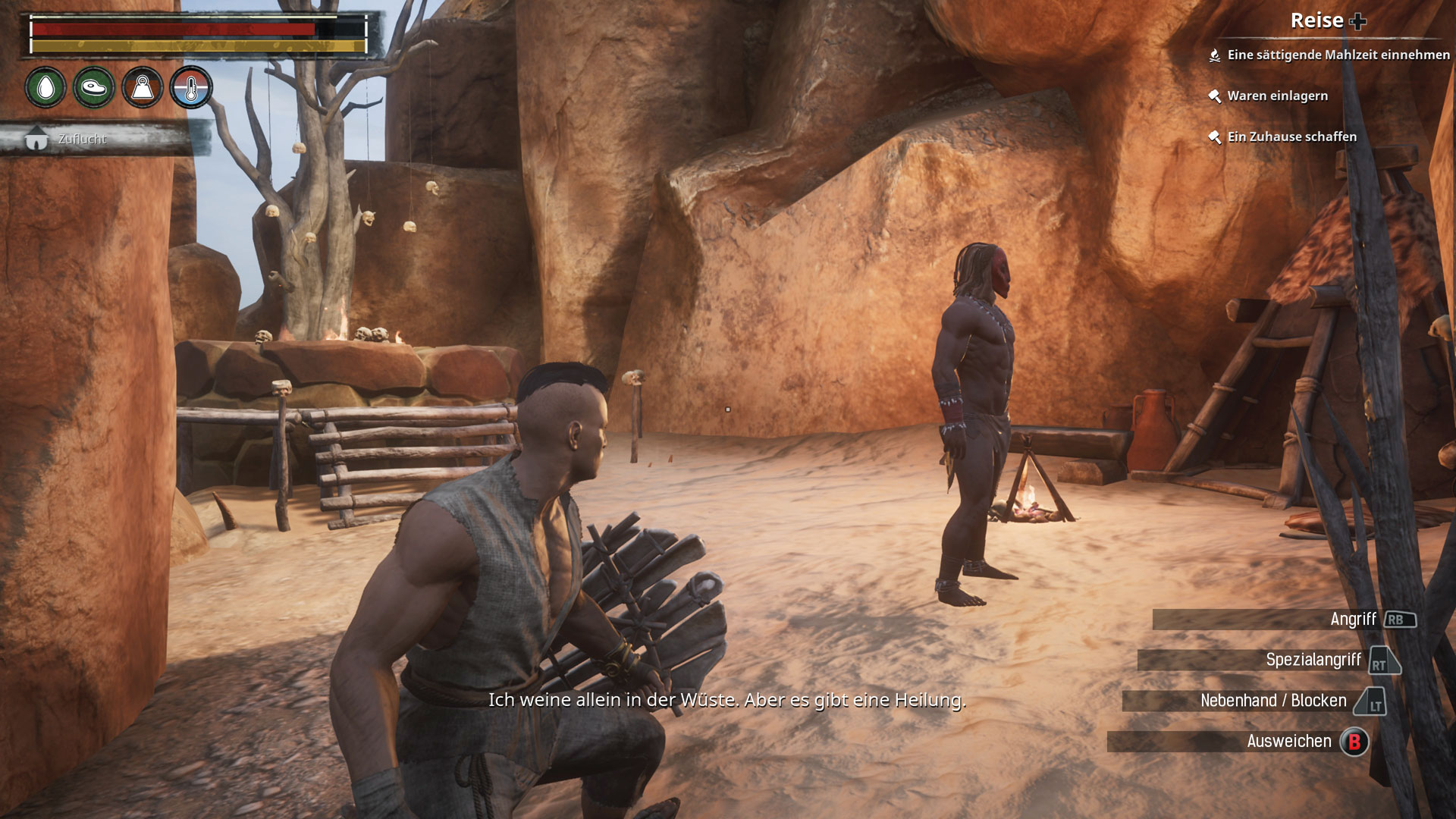Screen dimensions: 1456x819
Task: Open the encumbrance weight status icon
Action: 143,88
